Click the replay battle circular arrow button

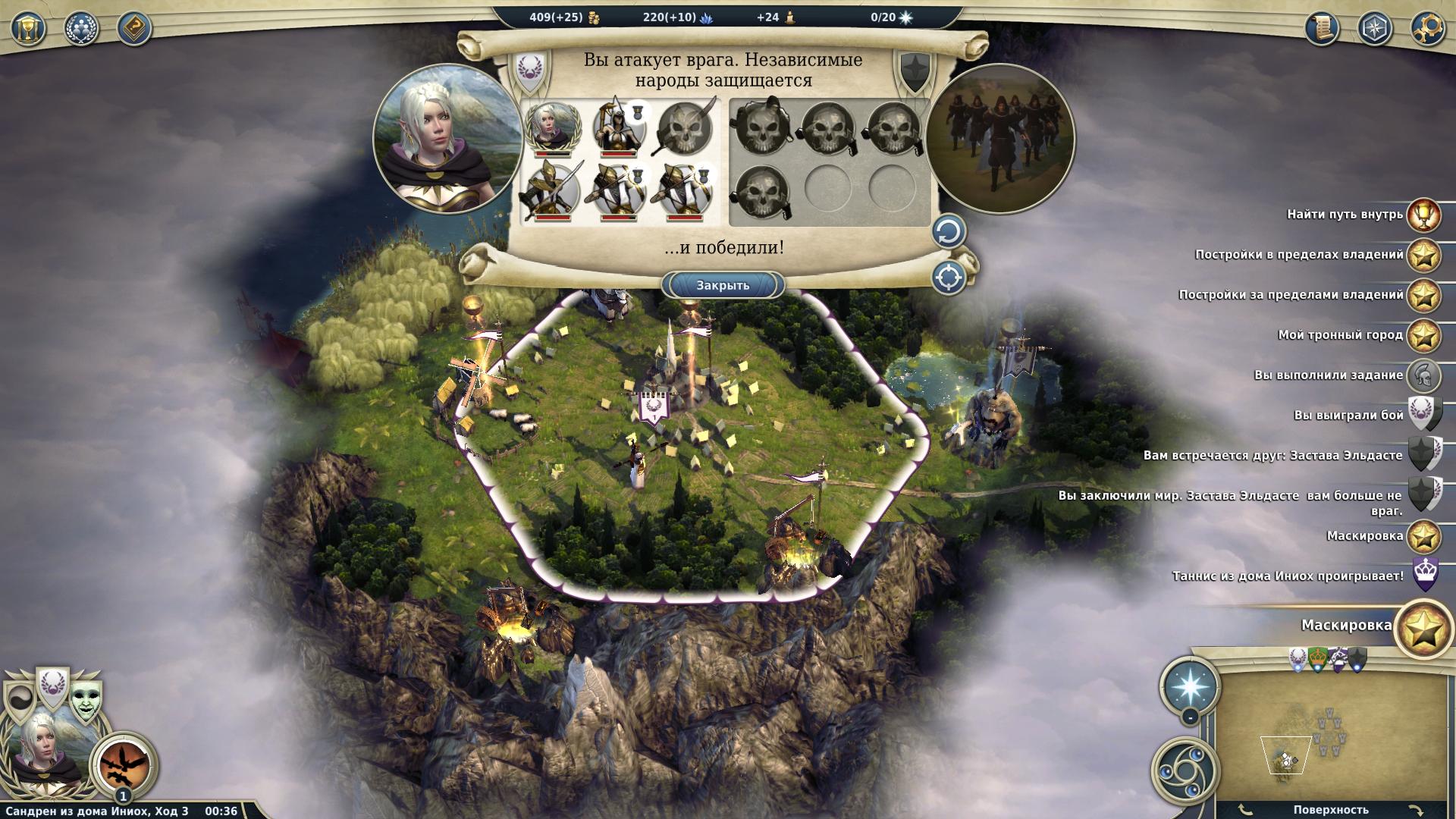coord(948,232)
